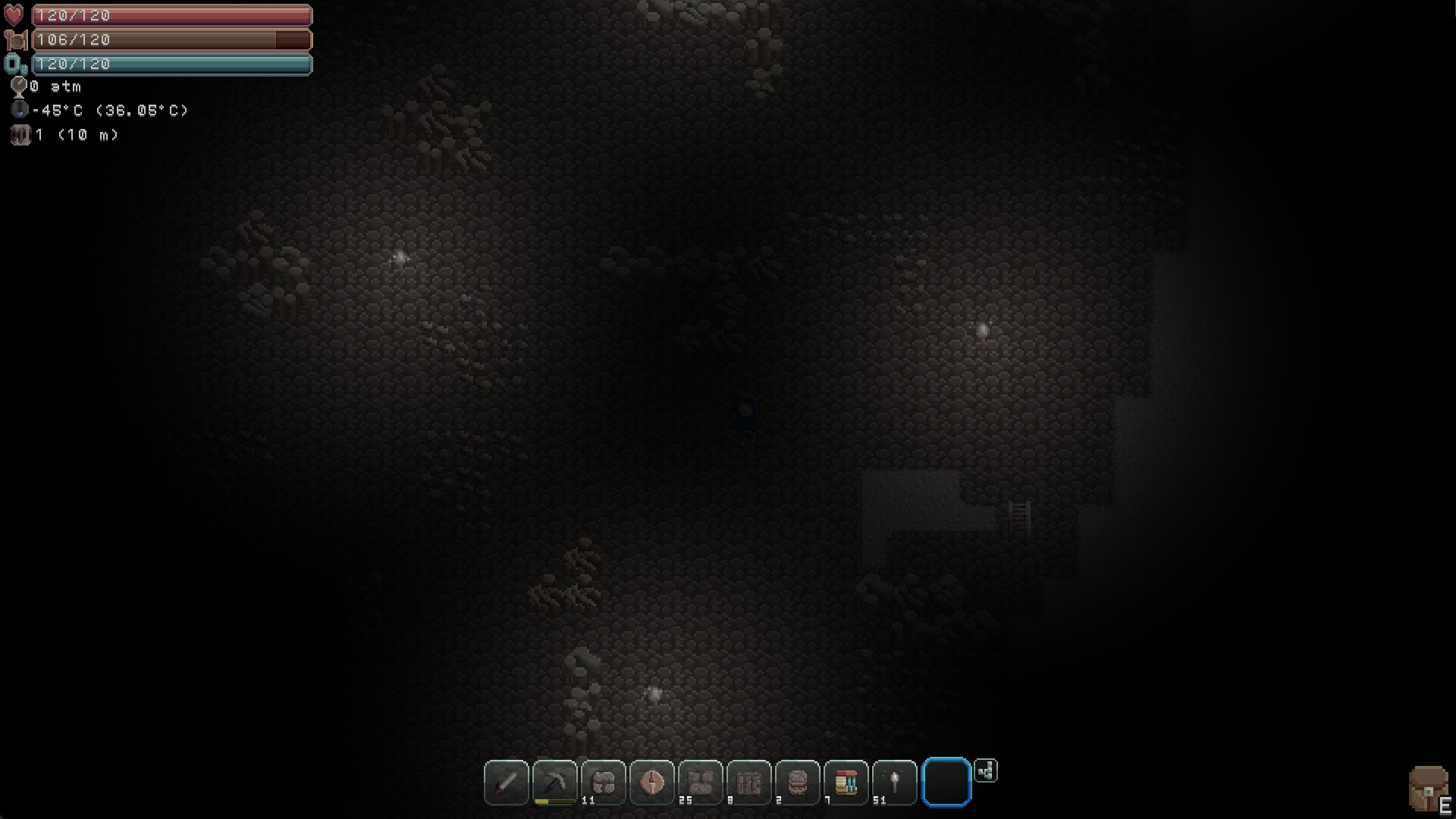
Task: Select the stone blocks stack of 25
Action: [700, 781]
